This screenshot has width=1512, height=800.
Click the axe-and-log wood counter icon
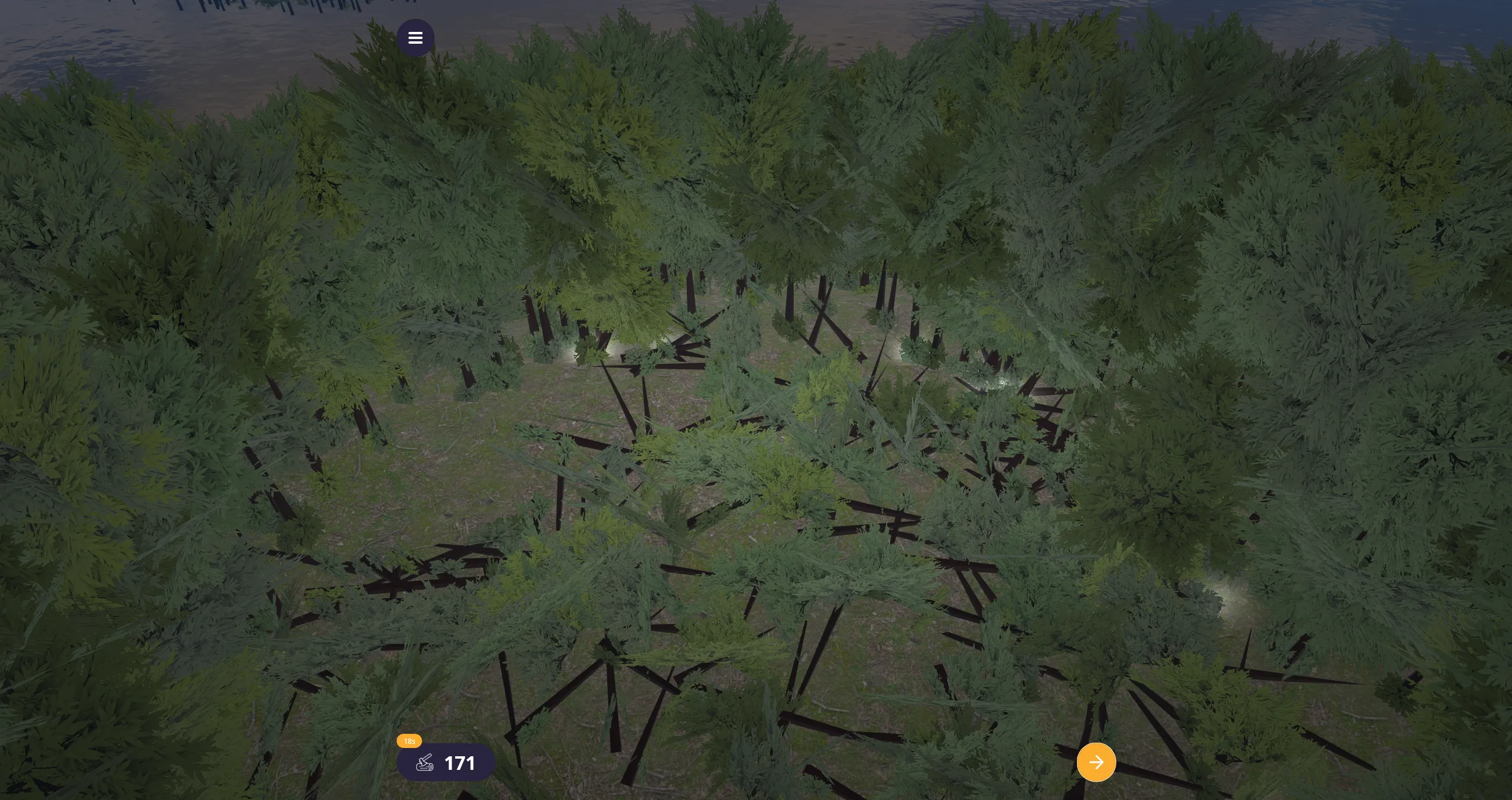[x=424, y=762]
